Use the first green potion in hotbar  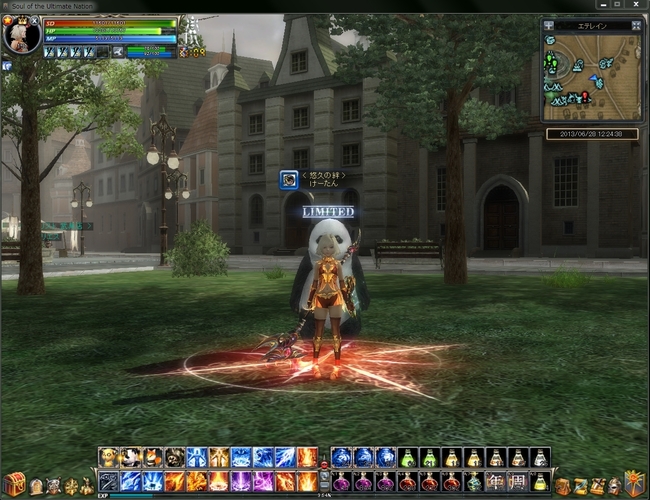(407, 458)
